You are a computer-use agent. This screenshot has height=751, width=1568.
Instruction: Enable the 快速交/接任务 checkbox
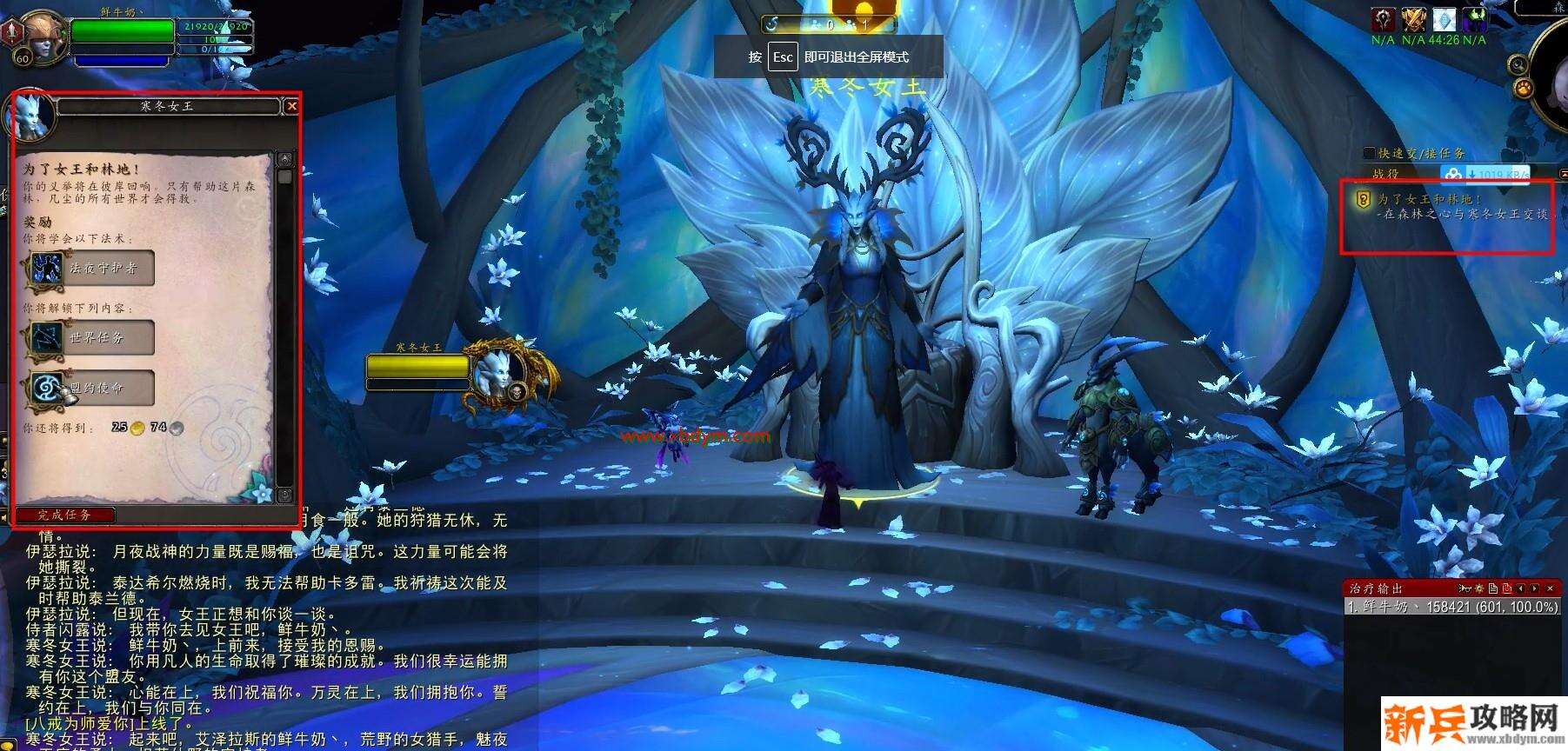click(1370, 152)
